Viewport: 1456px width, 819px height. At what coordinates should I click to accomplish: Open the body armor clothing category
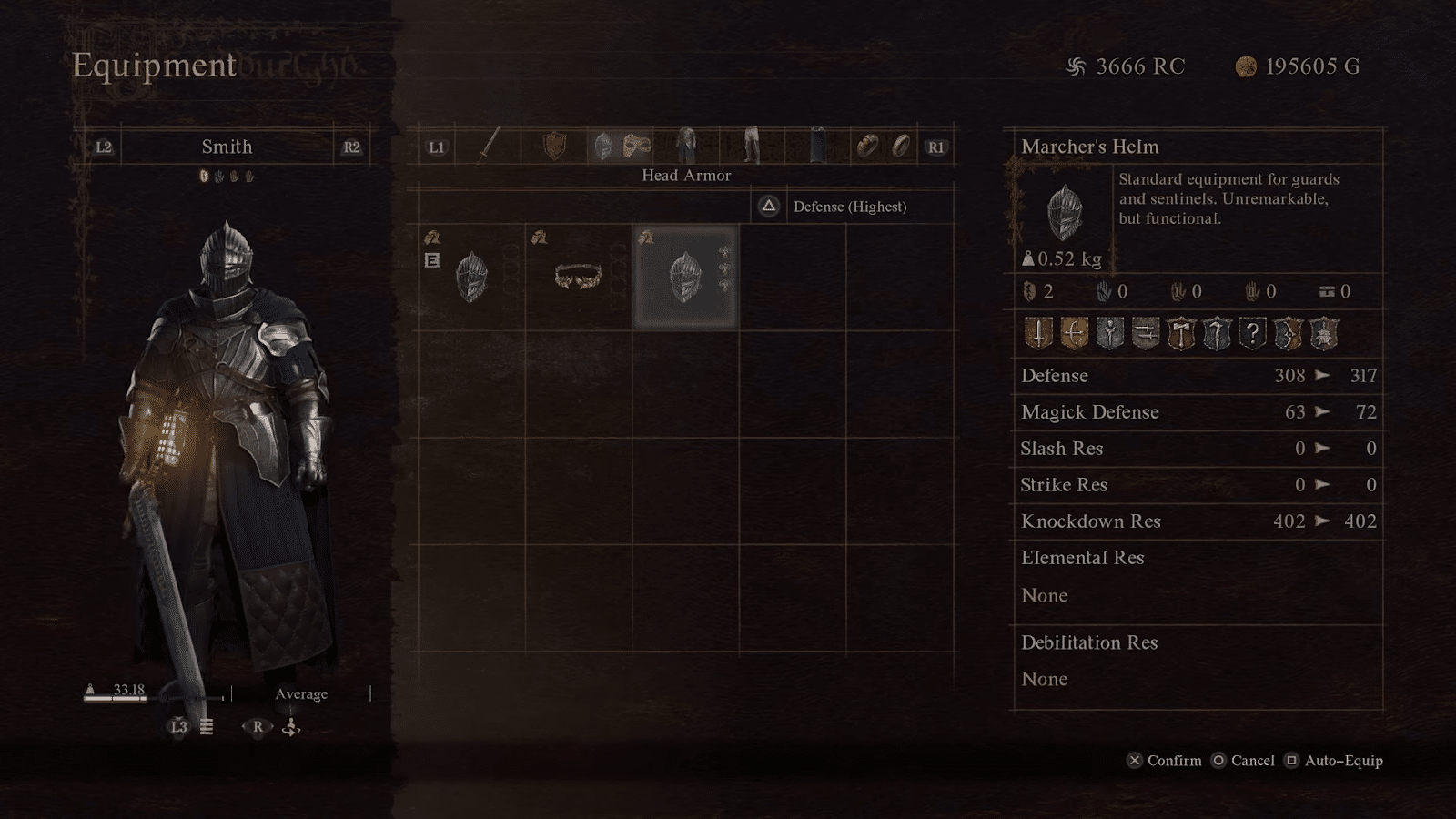[x=687, y=146]
